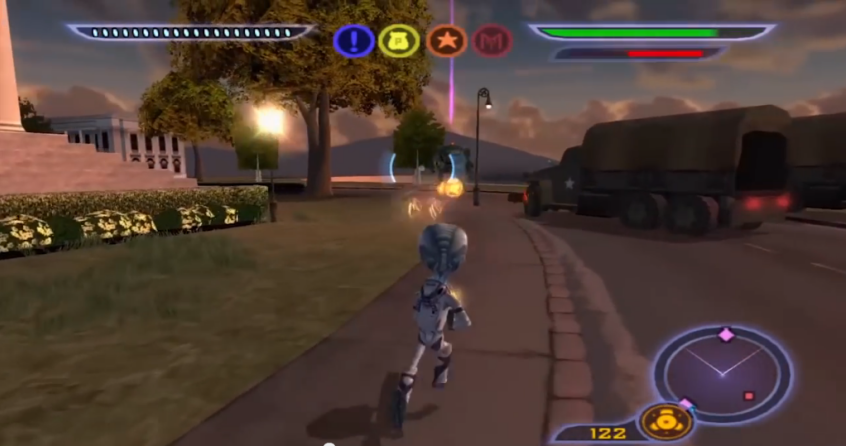Select the yellow weapon icon beside ammo
This screenshot has width=846, height=446.
[x=665, y=421]
